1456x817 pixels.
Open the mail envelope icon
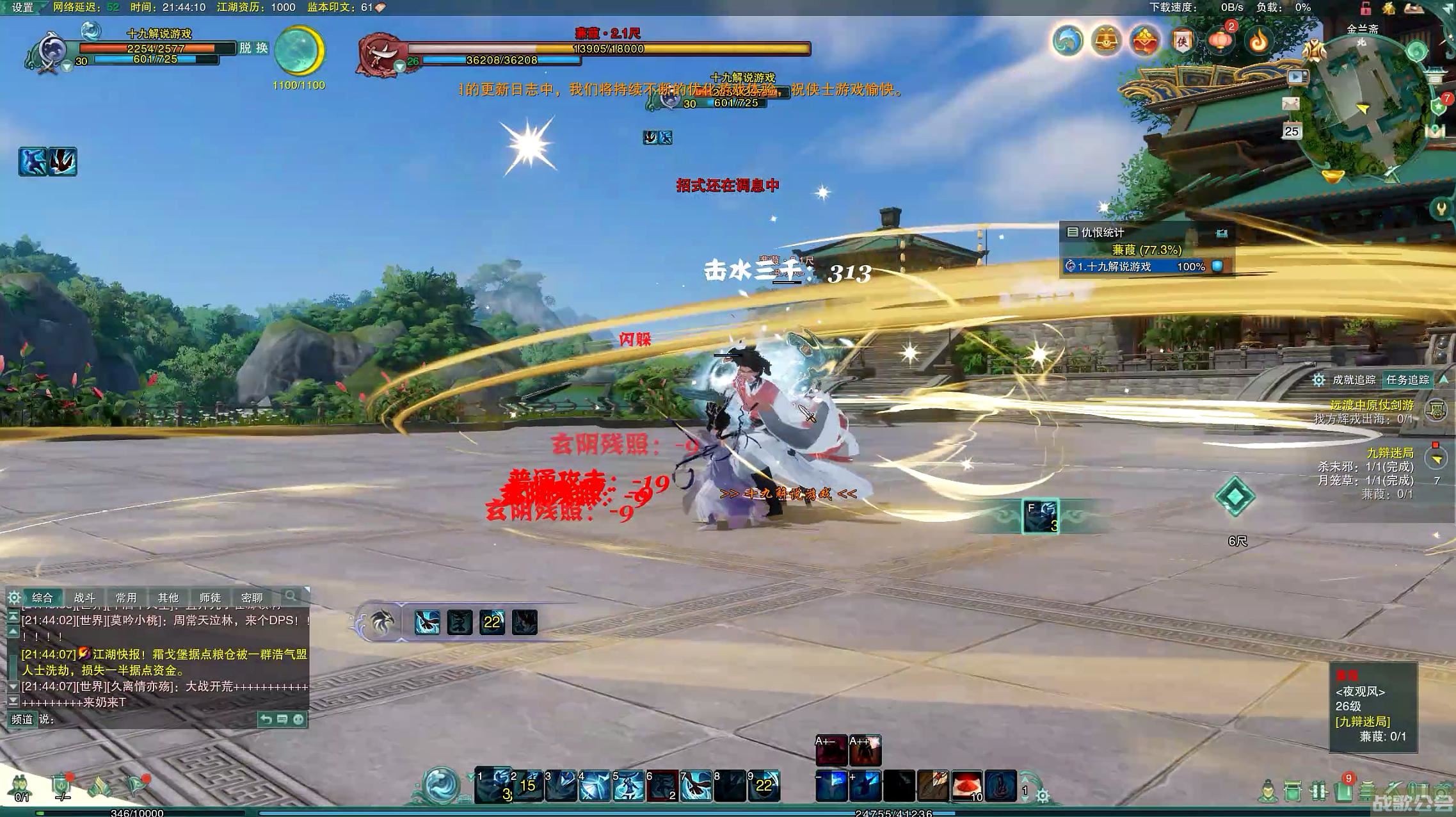tap(1291, 104)
